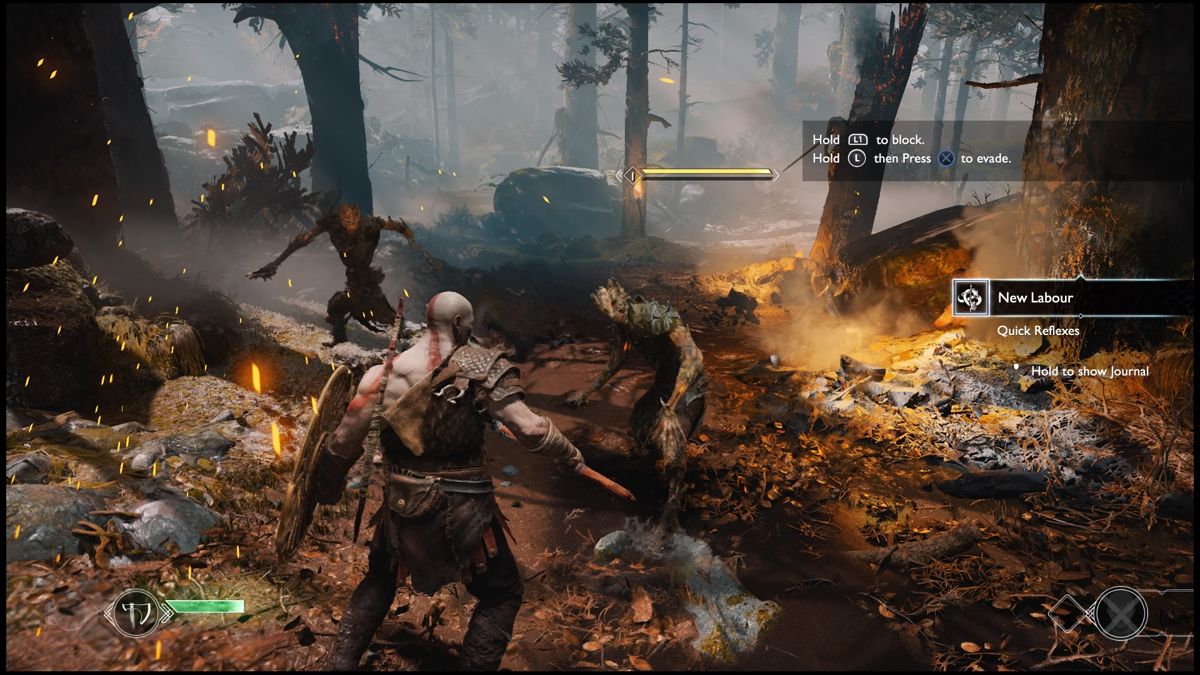This screenshot has width=1200, height=675.
Task: Click the Leviathan Axe weapon icon
Action: pyautogui.click(x=135, y=612)
